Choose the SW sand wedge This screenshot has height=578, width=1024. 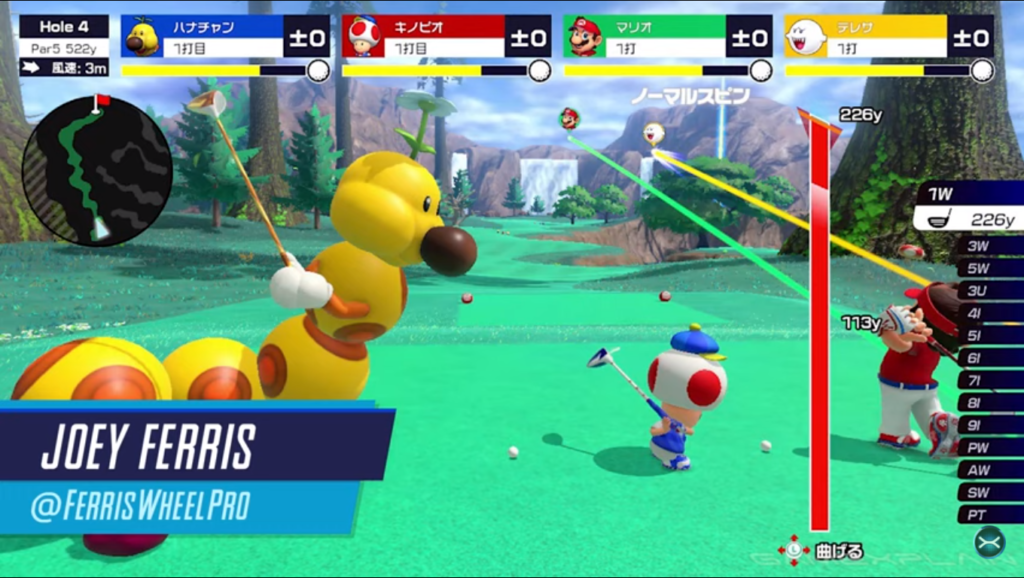(987, 493)
